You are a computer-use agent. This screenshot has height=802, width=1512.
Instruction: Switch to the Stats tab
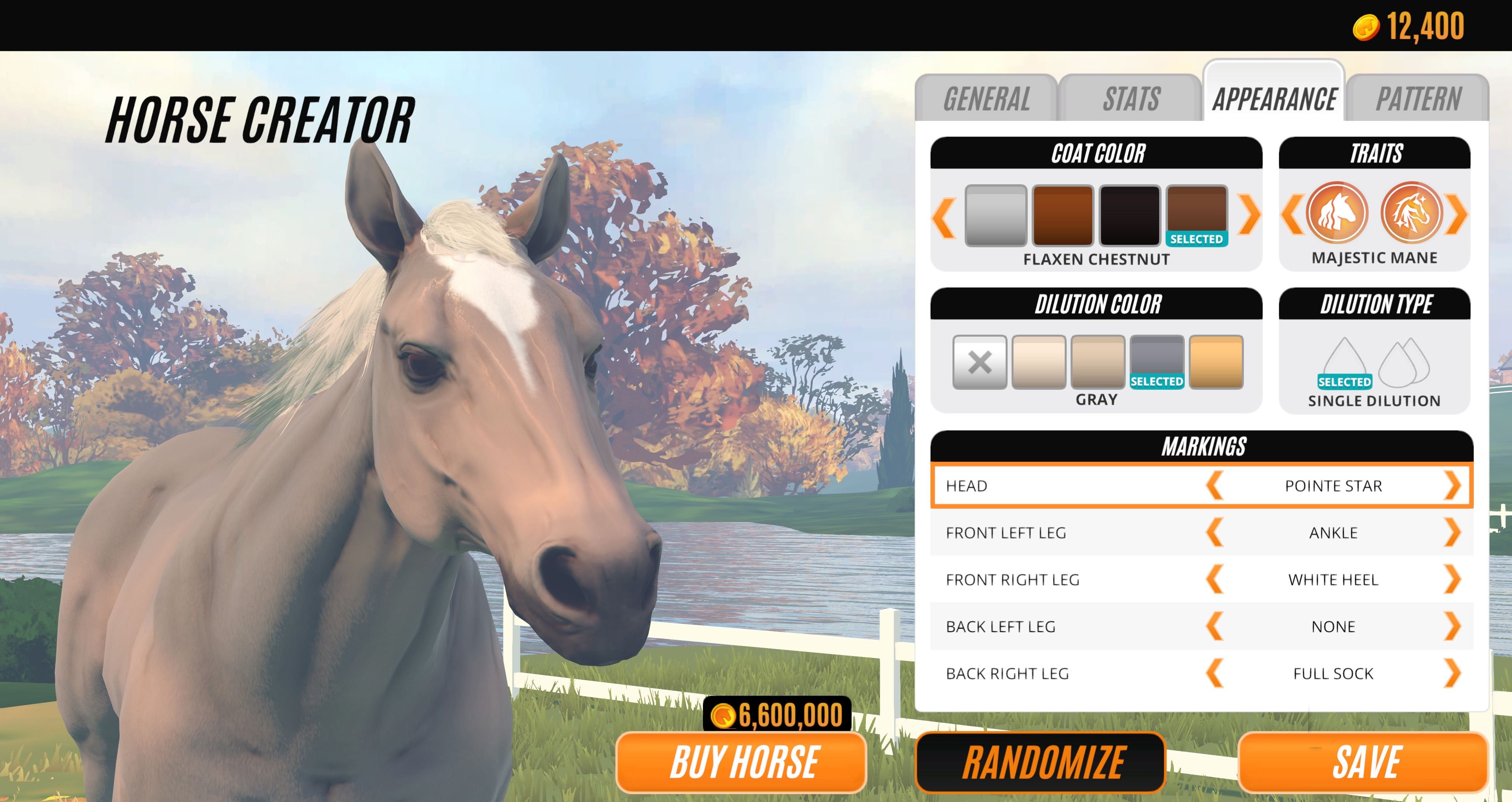click(1131, 98)
